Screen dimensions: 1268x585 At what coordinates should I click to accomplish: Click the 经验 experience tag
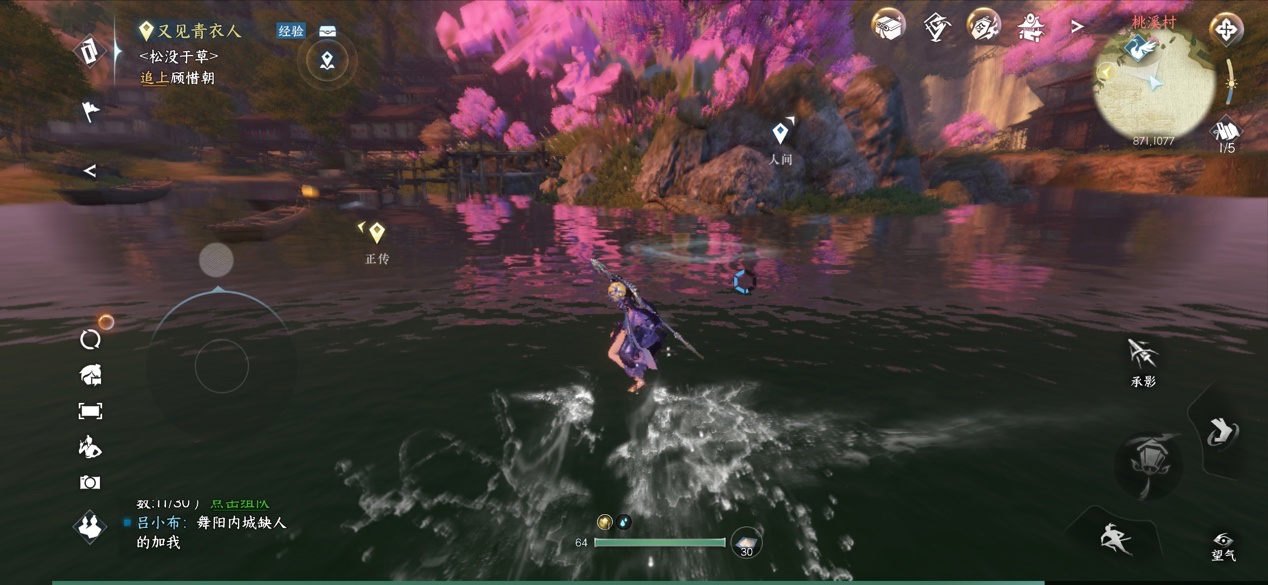click(x=291, y=31)
